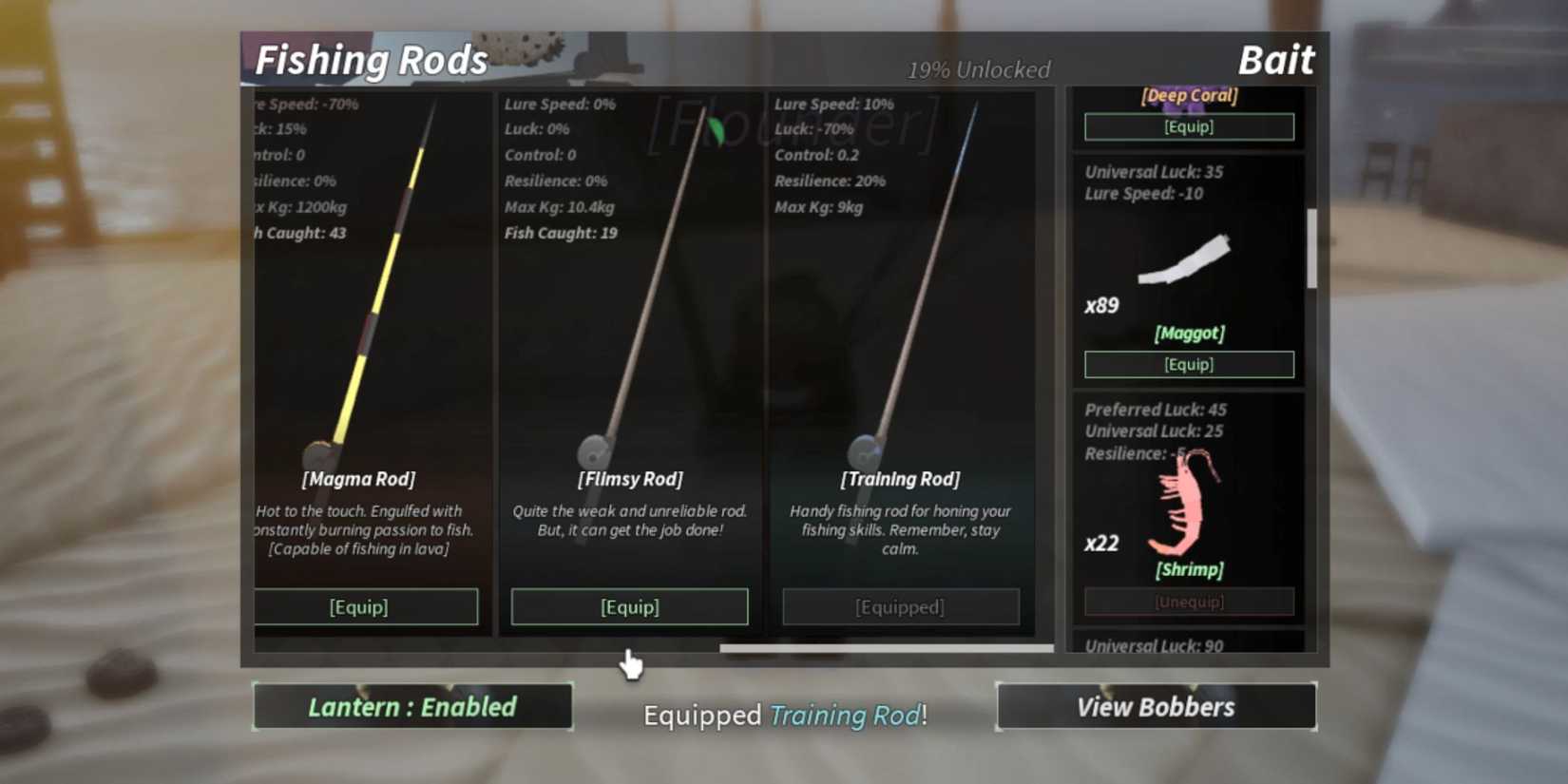Screen dimensions: 1568x784
Task: Open View Bobbers
Action: click(1155, 706)
